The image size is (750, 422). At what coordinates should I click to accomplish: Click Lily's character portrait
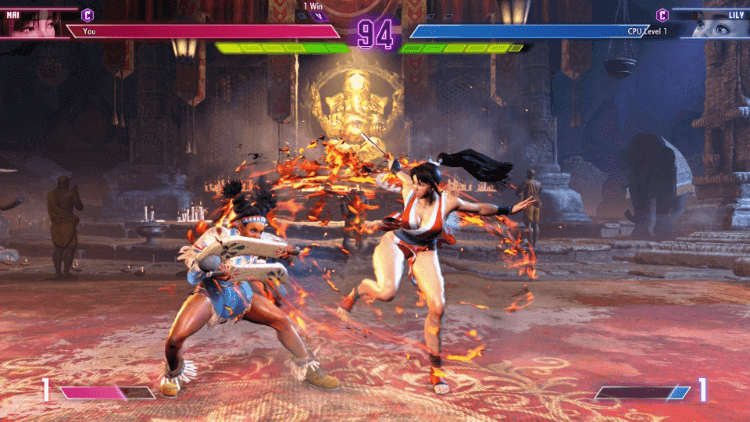point(718,23)
